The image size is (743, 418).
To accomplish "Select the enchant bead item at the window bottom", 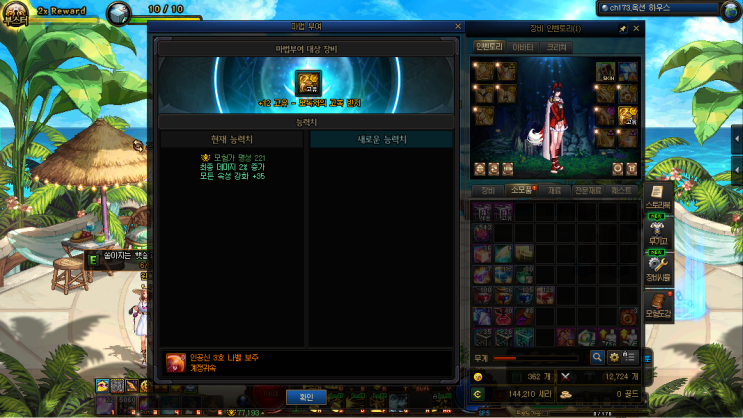I will point(176,361).
